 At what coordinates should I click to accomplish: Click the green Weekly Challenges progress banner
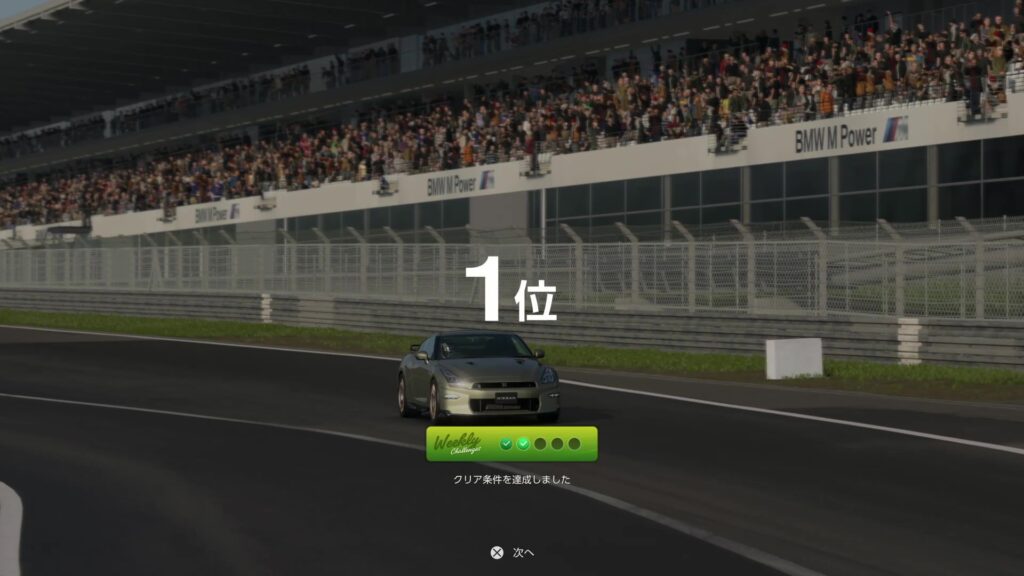(x=511, y=444)
